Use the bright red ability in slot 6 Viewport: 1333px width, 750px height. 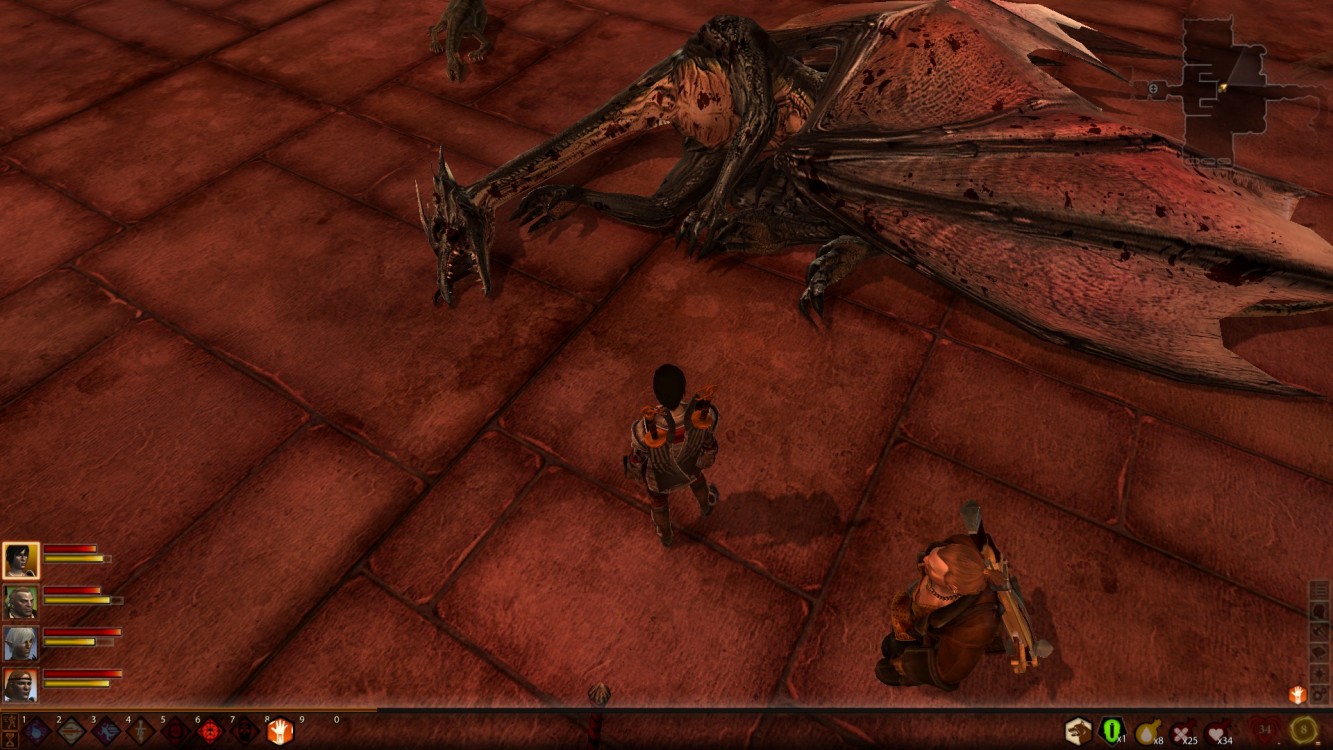210,732
